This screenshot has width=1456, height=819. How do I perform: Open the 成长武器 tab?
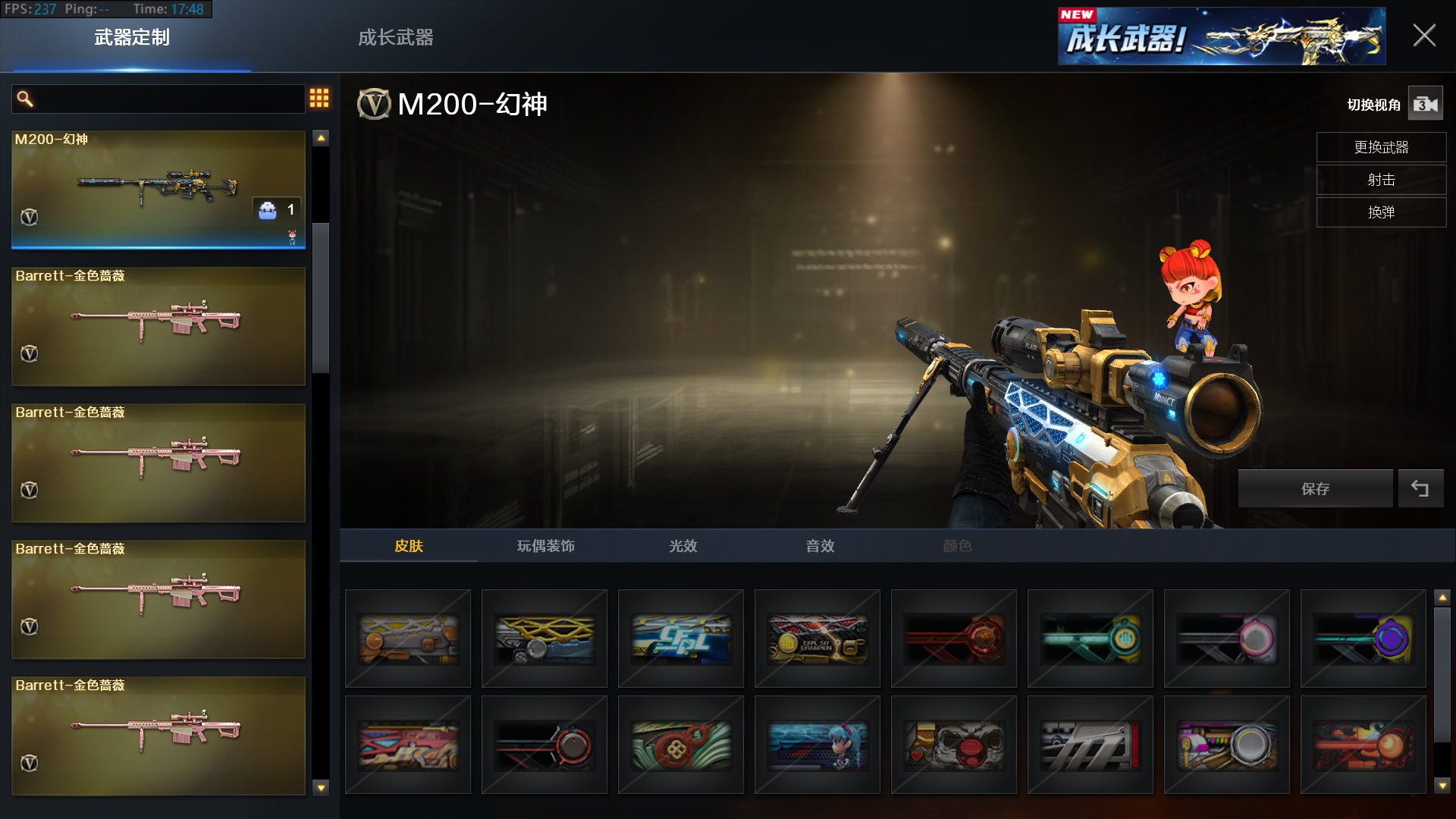pyautogui.click(x=395, y=37)
